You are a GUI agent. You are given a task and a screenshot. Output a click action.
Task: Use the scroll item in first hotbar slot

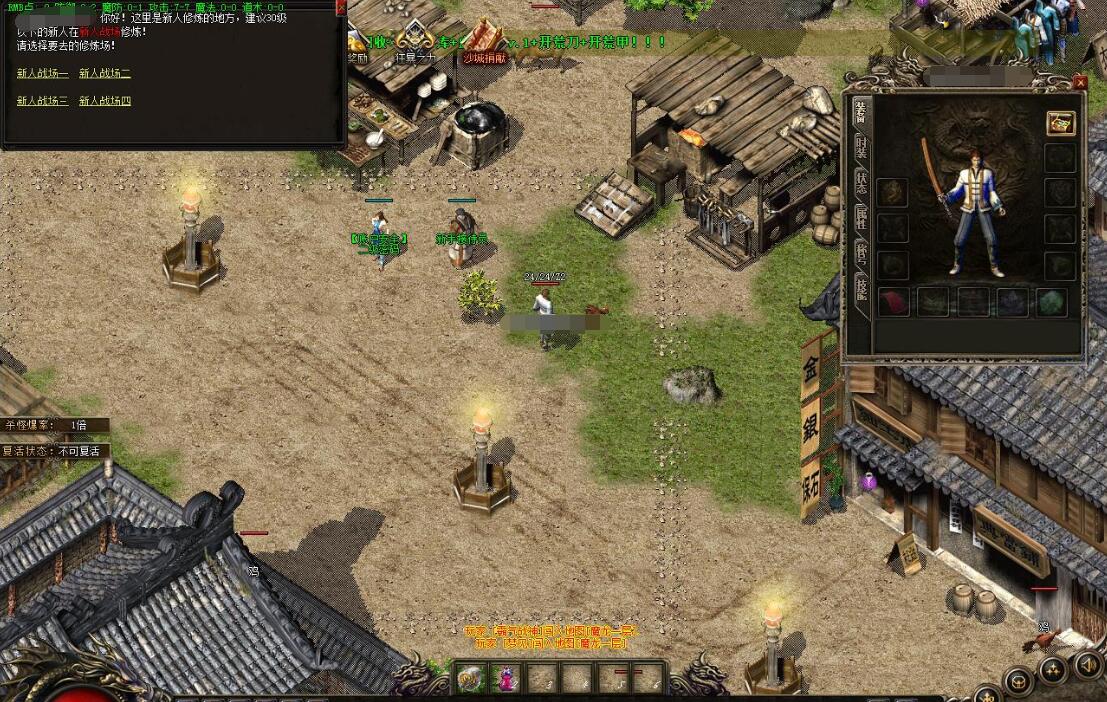[x=469, y=678]
